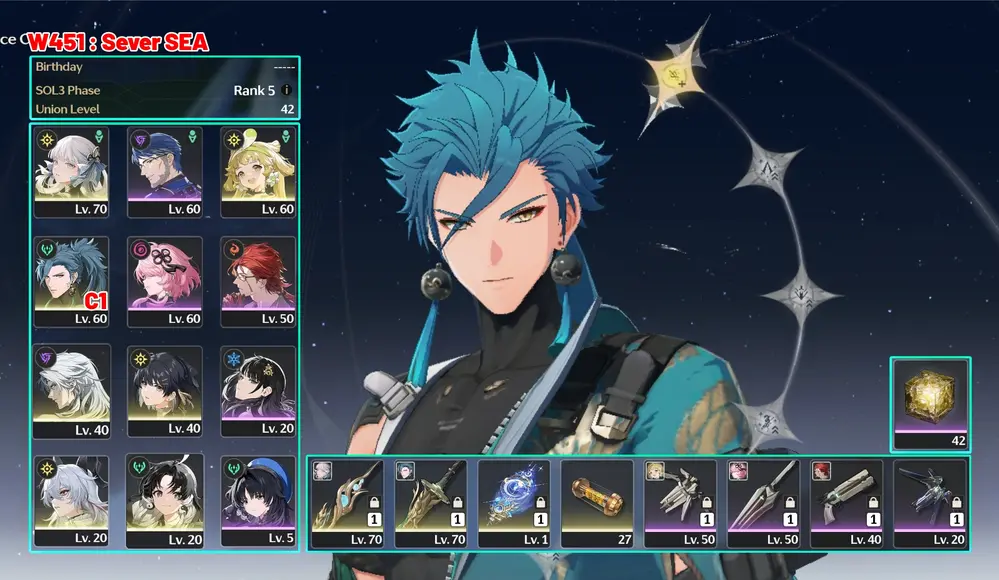Select the silver gauntlets weapon slot

(680, 502)
